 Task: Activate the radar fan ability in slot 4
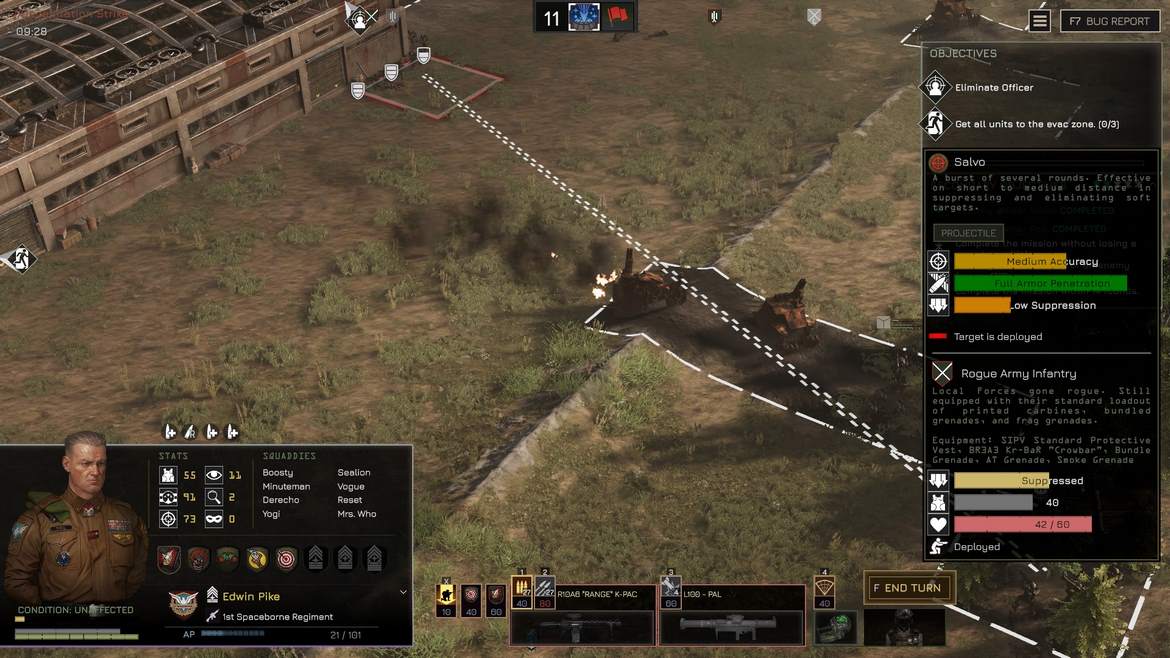tap(824, 591)
